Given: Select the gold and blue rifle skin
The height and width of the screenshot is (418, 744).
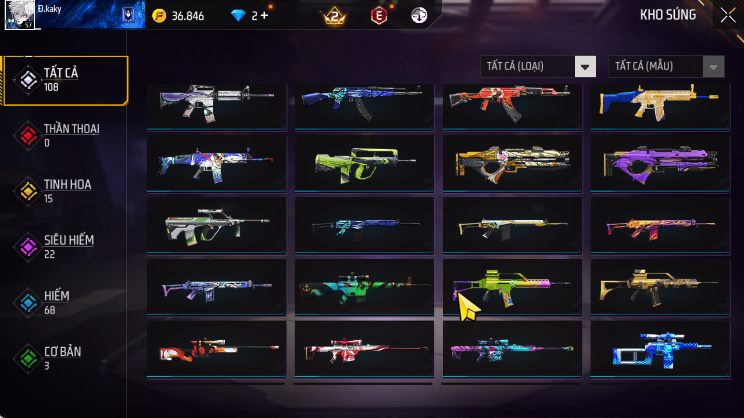Looking at the screenshot, I should pyautogui.click(x=659, y=102).
